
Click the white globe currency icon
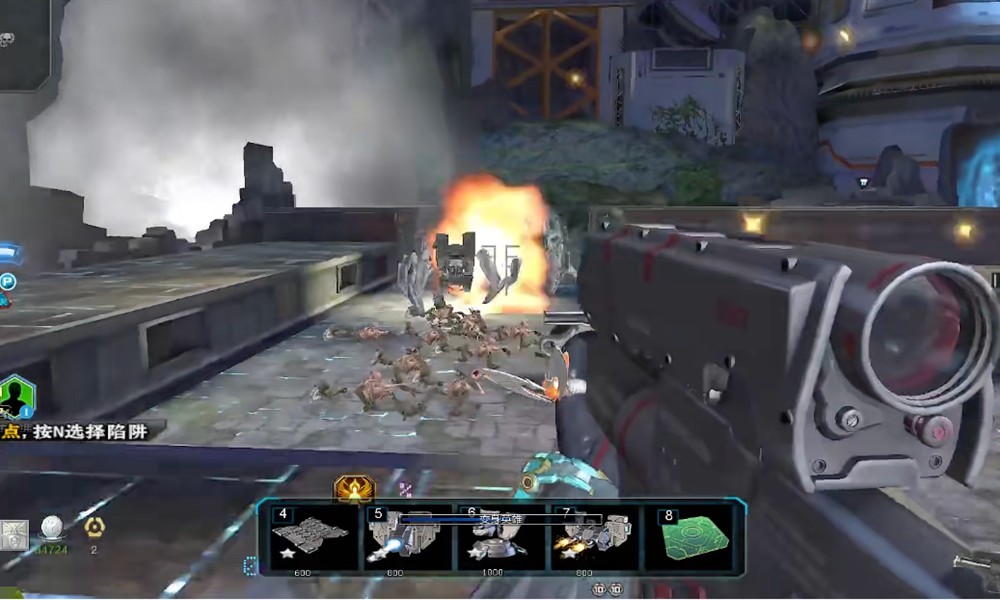pos(51,527)
